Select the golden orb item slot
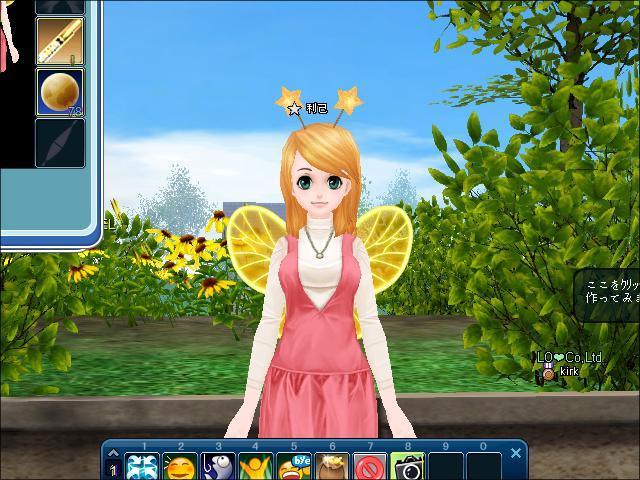This screenshot has width=640, height=480. click(x=60, y=92)
